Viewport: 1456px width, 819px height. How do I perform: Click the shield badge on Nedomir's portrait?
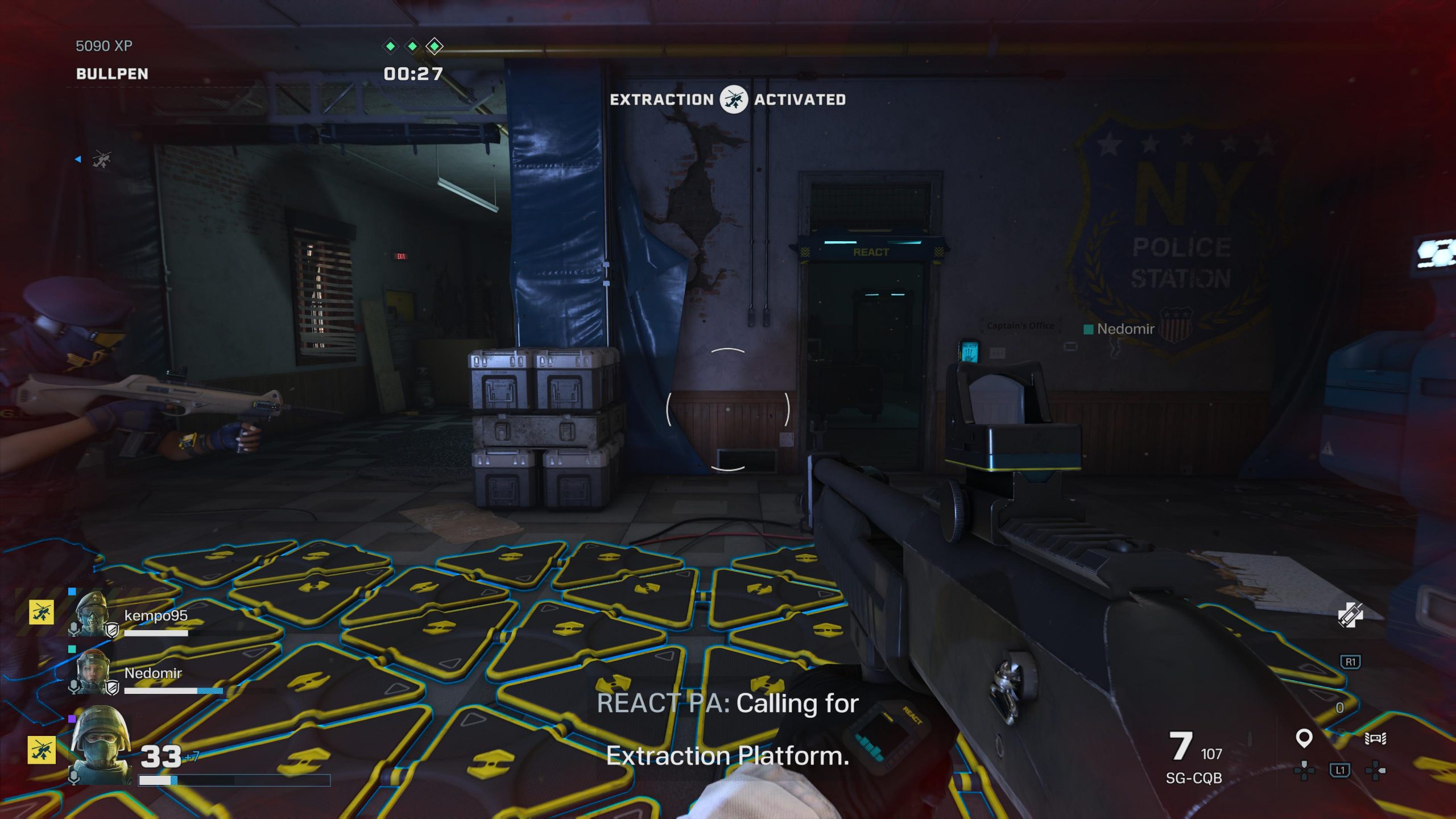pyautogui.click(x=113, y=688)
